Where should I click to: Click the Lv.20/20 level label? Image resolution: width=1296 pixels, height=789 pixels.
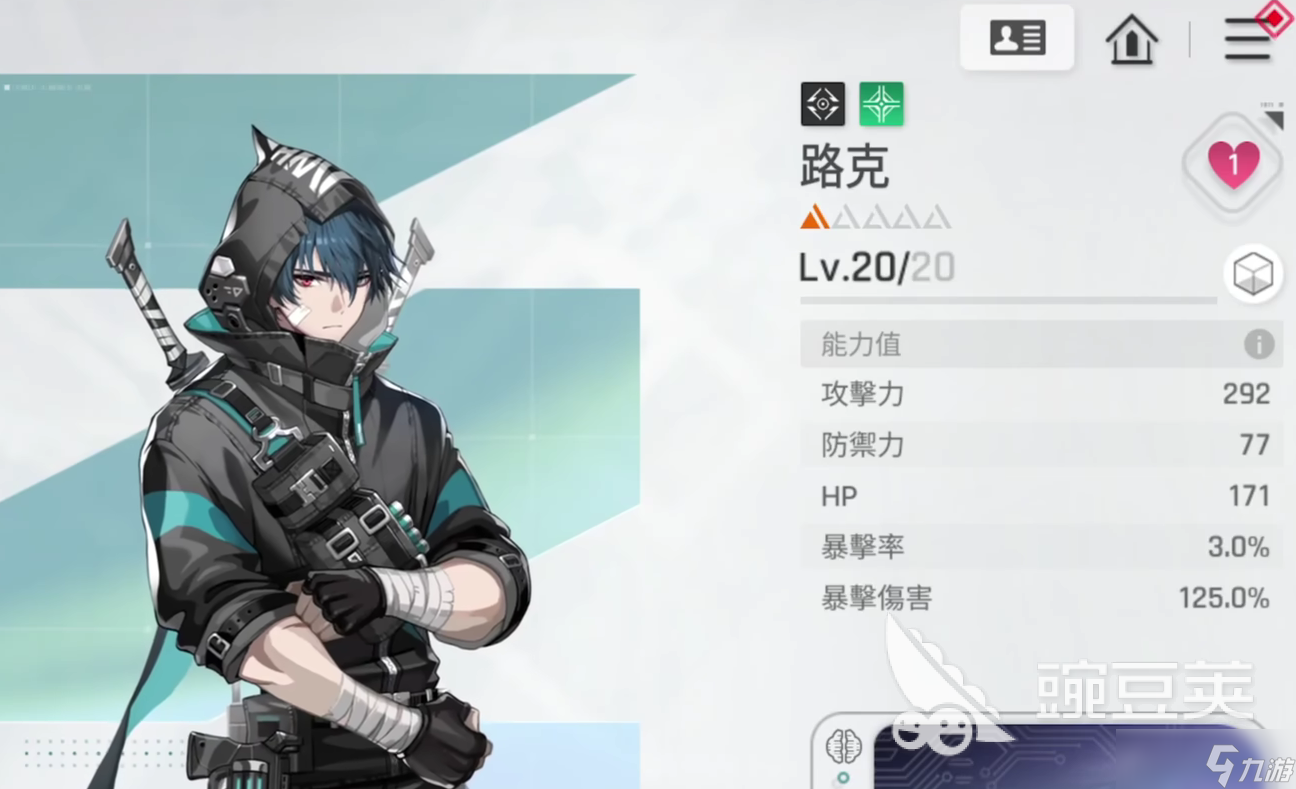tap(877, 267)
